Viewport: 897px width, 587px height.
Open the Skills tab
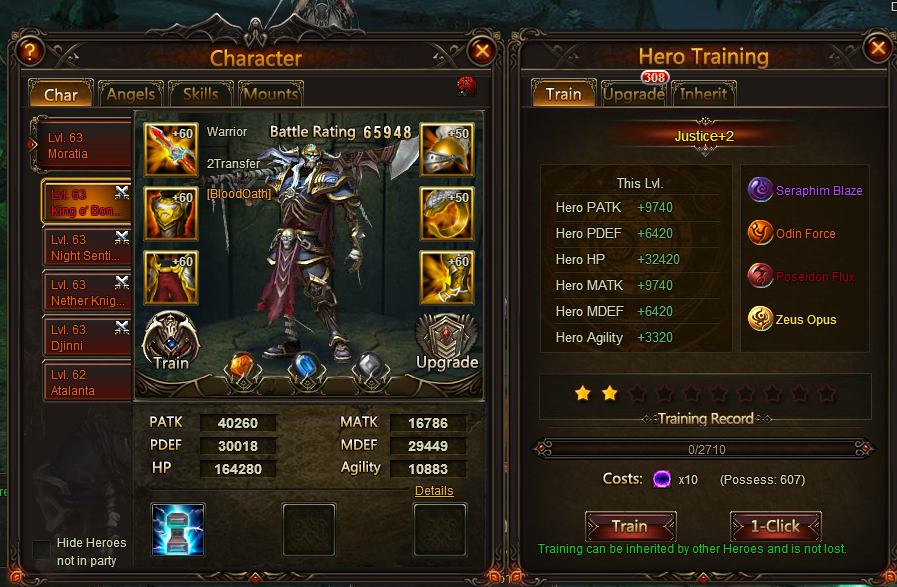click(200, 94)
